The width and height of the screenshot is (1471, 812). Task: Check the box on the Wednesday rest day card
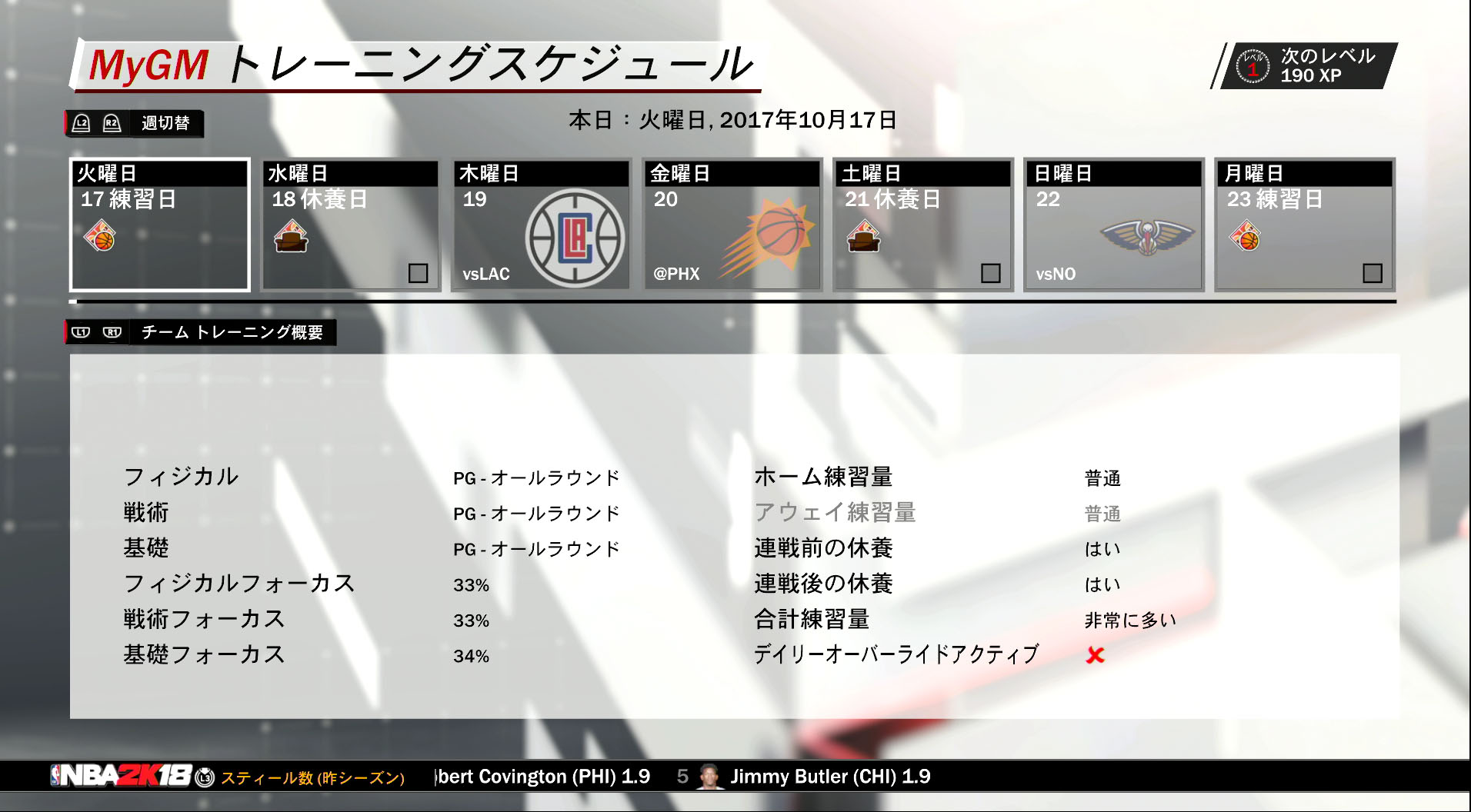click(419, 274)
